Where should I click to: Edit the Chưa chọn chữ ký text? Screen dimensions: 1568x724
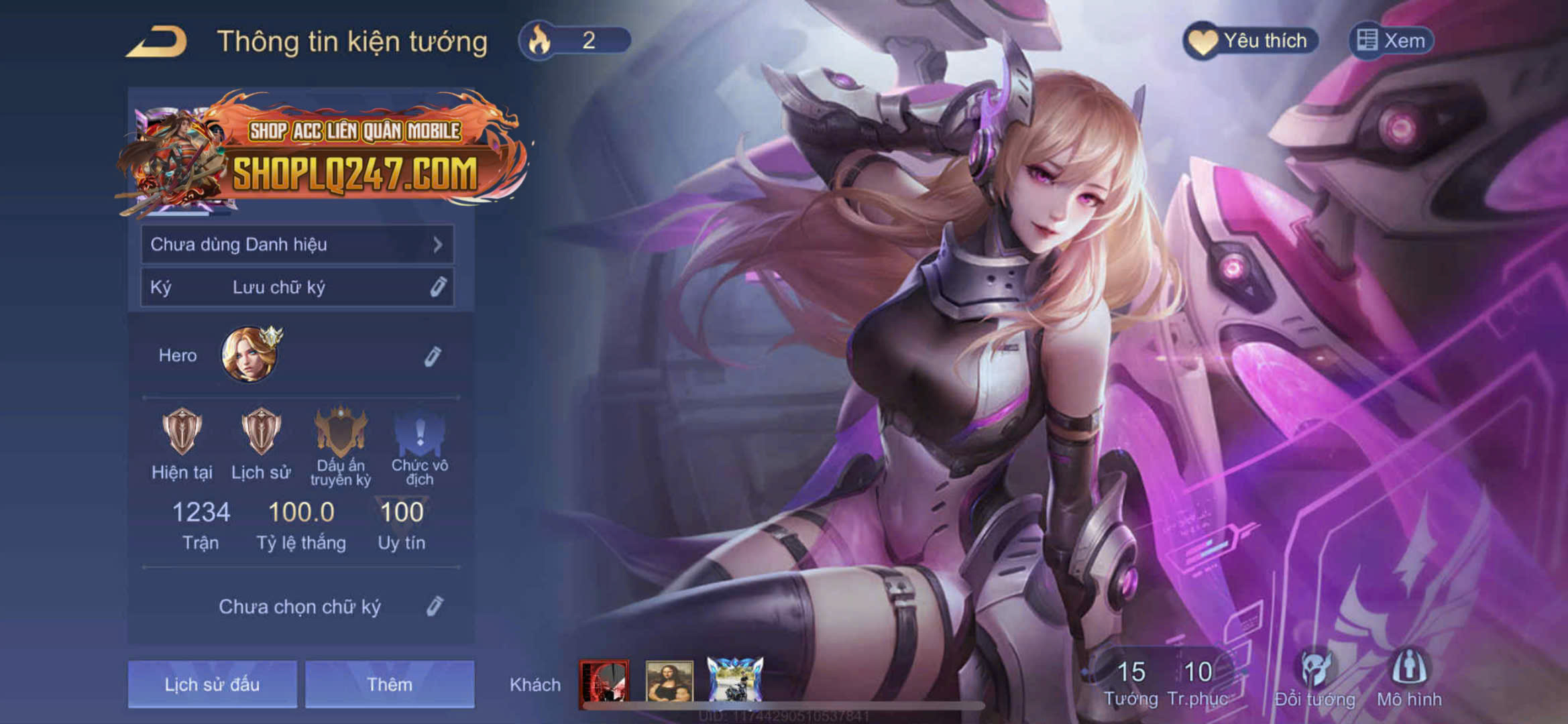coord(435,607)
